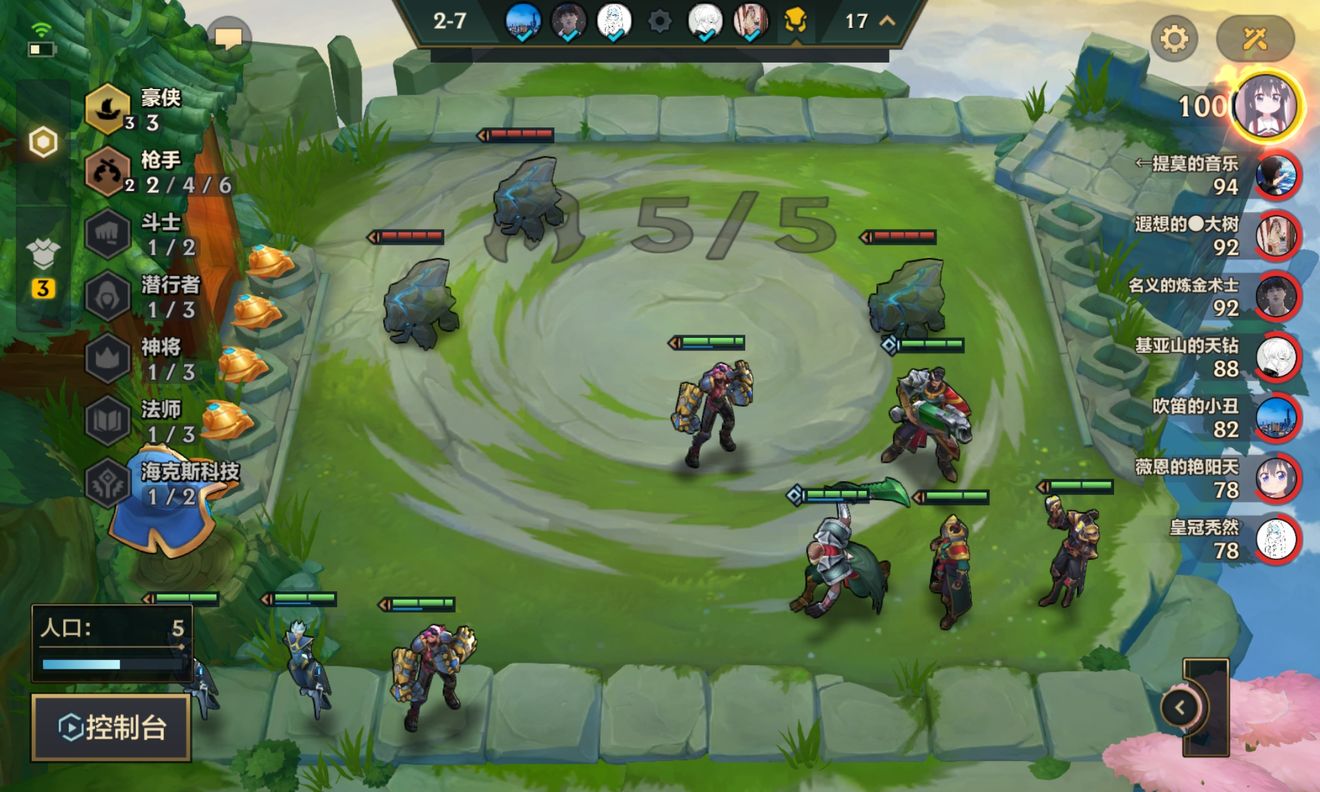This screenshot has height=792, width=1320.
Task: View player 基亚山的天钻 board
Action: coord(1276,357)
